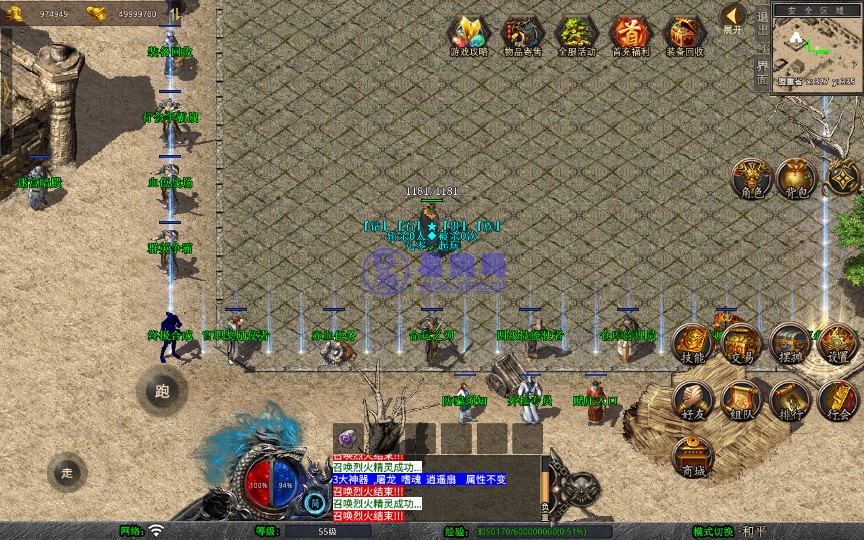Click the 展开 expand arrow button
This screenshot has width=864, height=540.
(x=733, y=17)
